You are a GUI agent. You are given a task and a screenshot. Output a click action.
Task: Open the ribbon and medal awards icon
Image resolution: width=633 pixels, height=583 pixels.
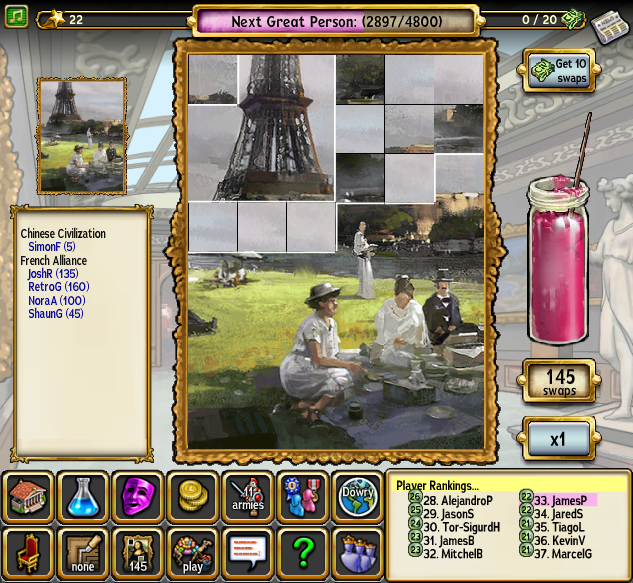(x=302, y=497)
